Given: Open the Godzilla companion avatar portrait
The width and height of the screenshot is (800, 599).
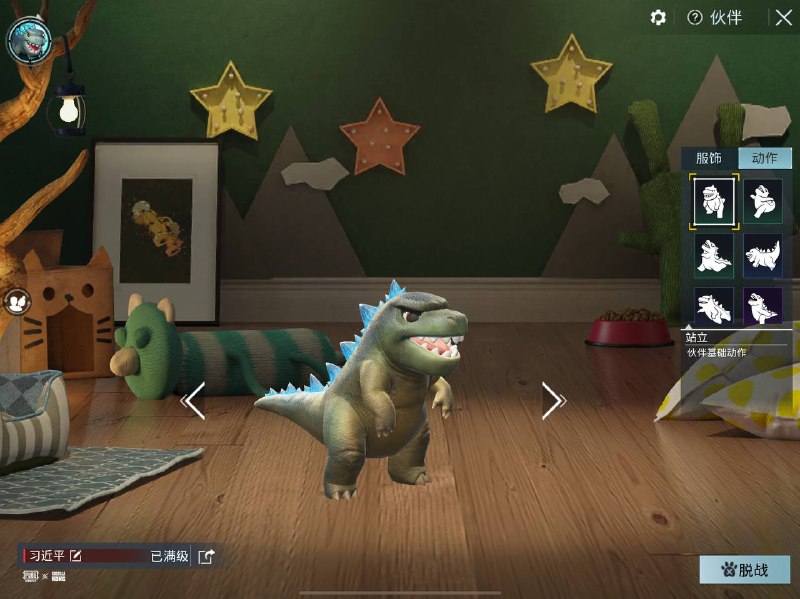Looking at the screenshot, I should coord(30,40).
